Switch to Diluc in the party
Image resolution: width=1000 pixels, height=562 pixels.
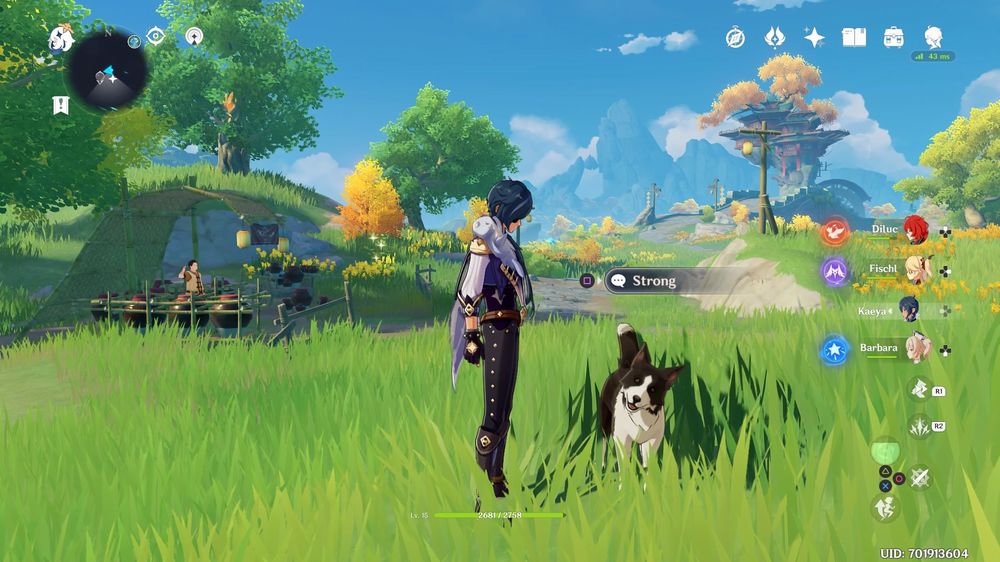coord(915,230)
